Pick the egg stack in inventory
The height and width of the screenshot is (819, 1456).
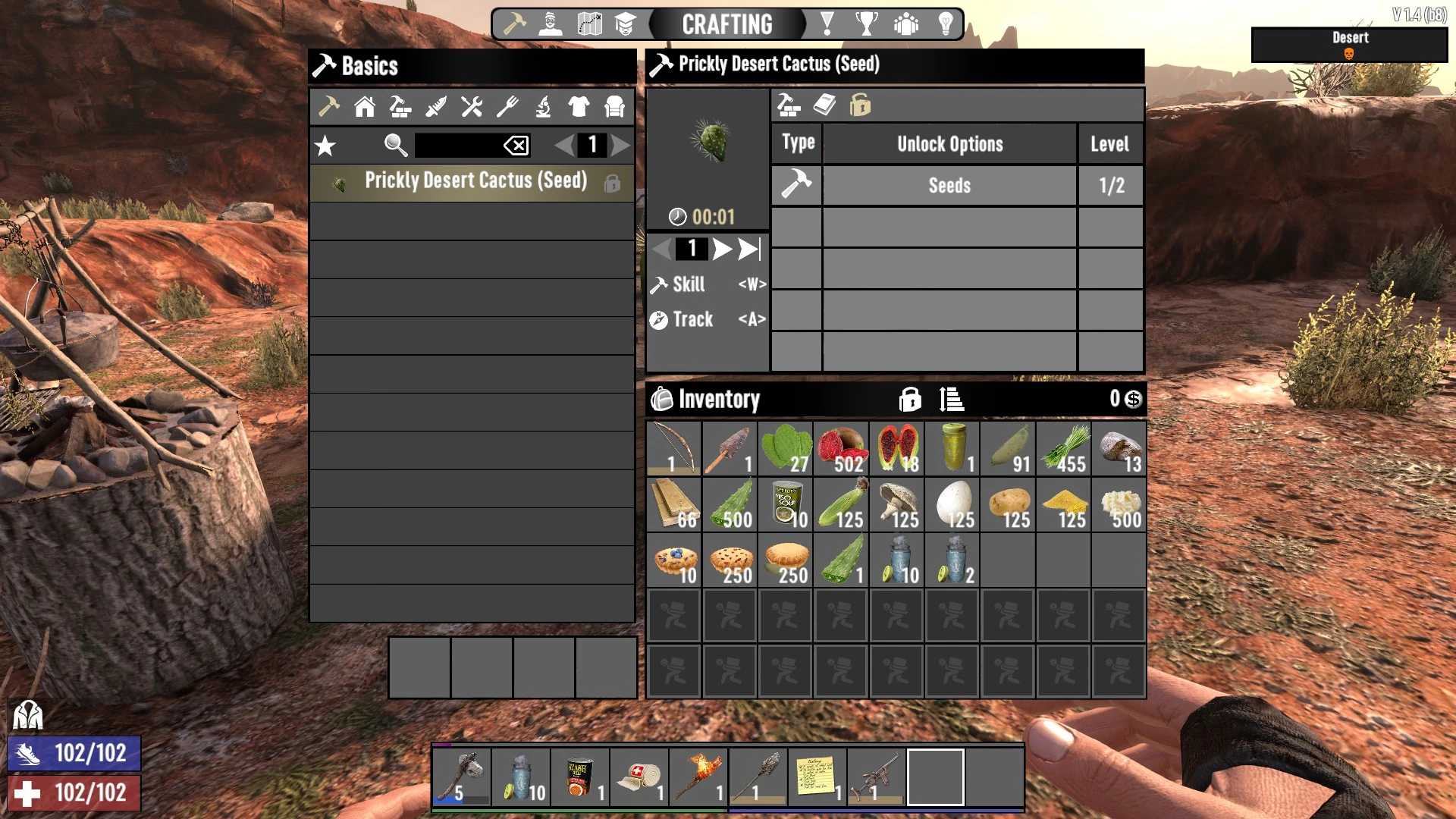click(x=952, y=505)
